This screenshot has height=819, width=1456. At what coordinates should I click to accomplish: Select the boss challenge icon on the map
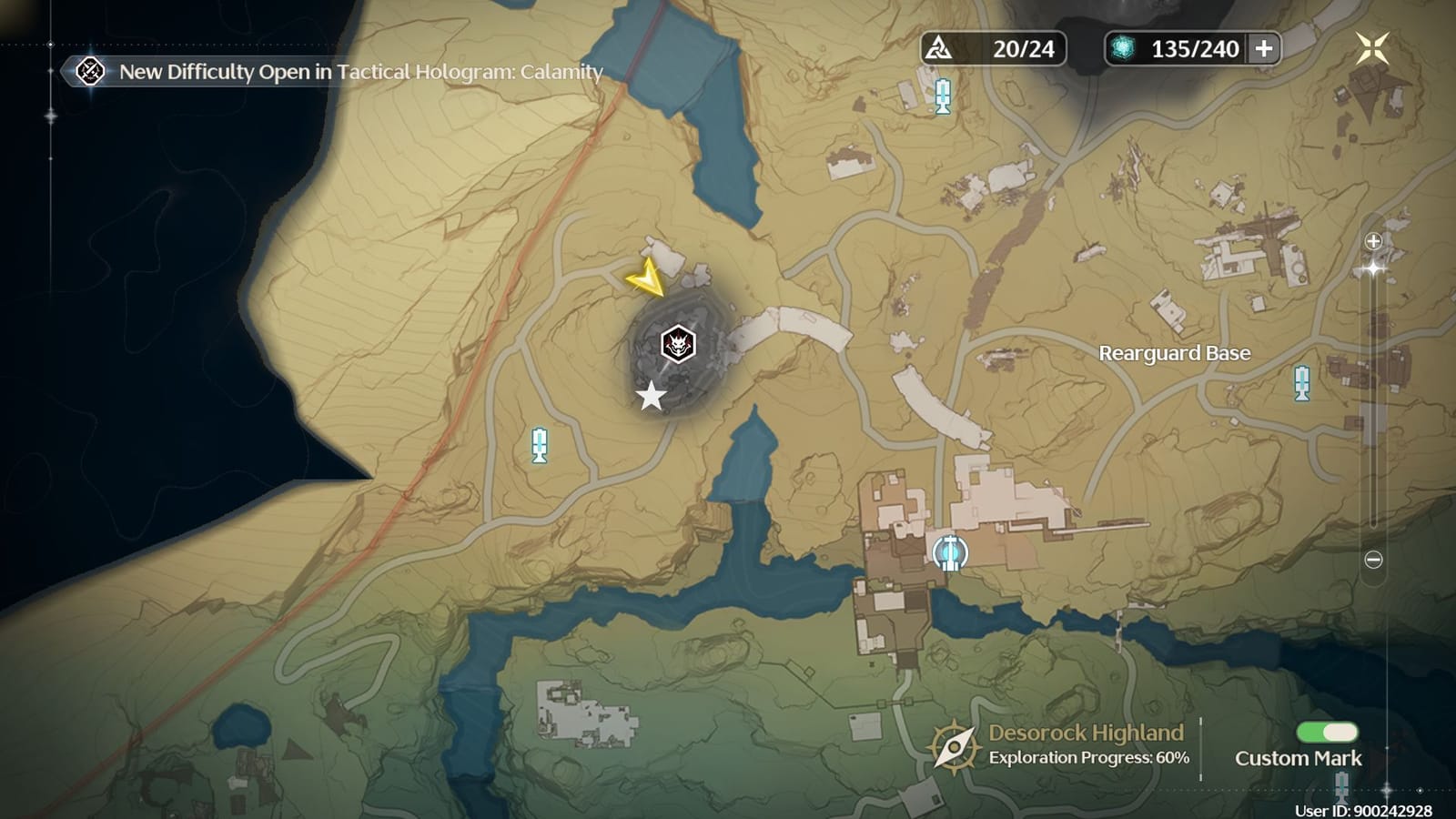coord(678,346)
